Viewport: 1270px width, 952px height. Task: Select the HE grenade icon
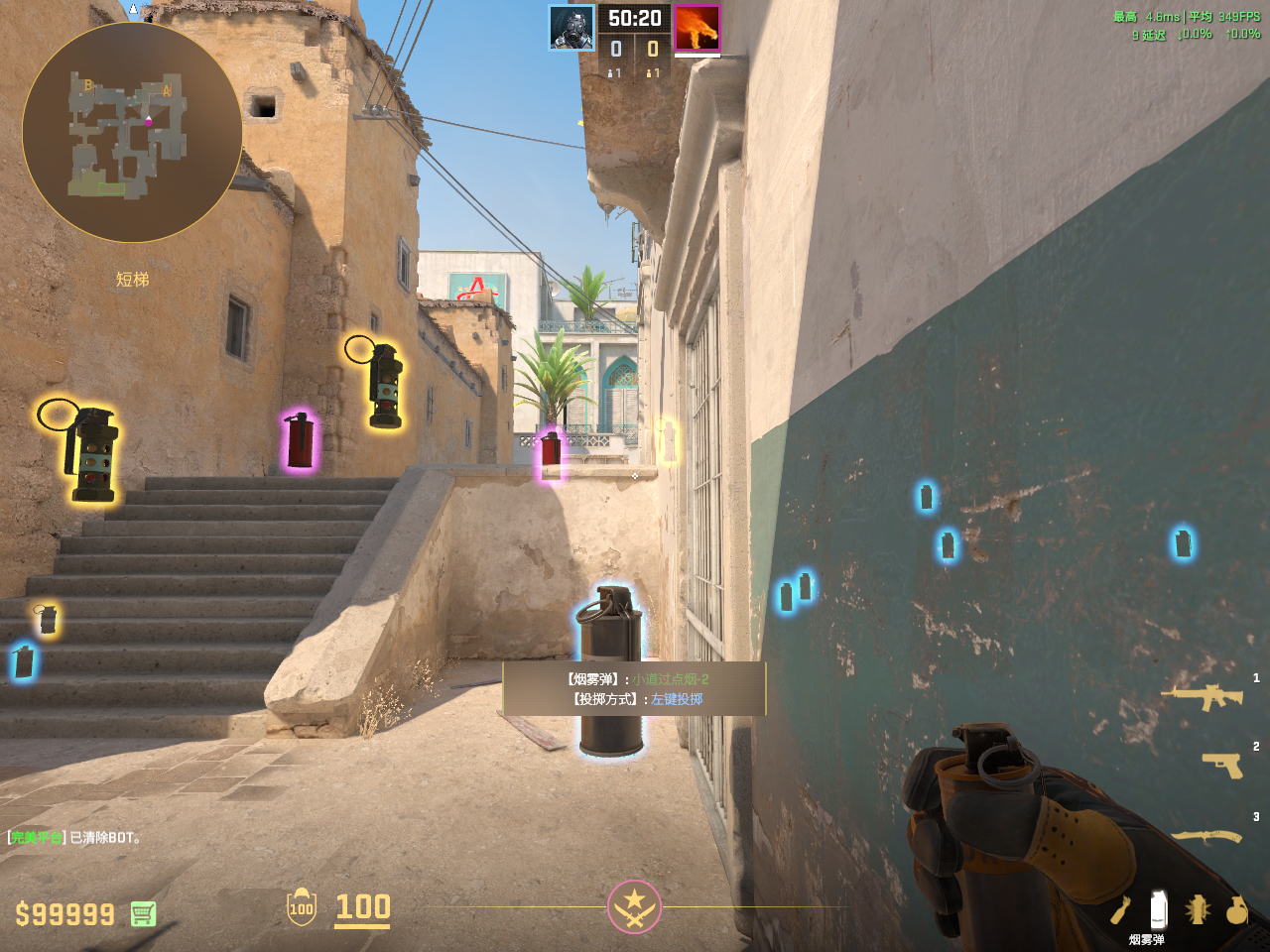[x=1236, y=908]
